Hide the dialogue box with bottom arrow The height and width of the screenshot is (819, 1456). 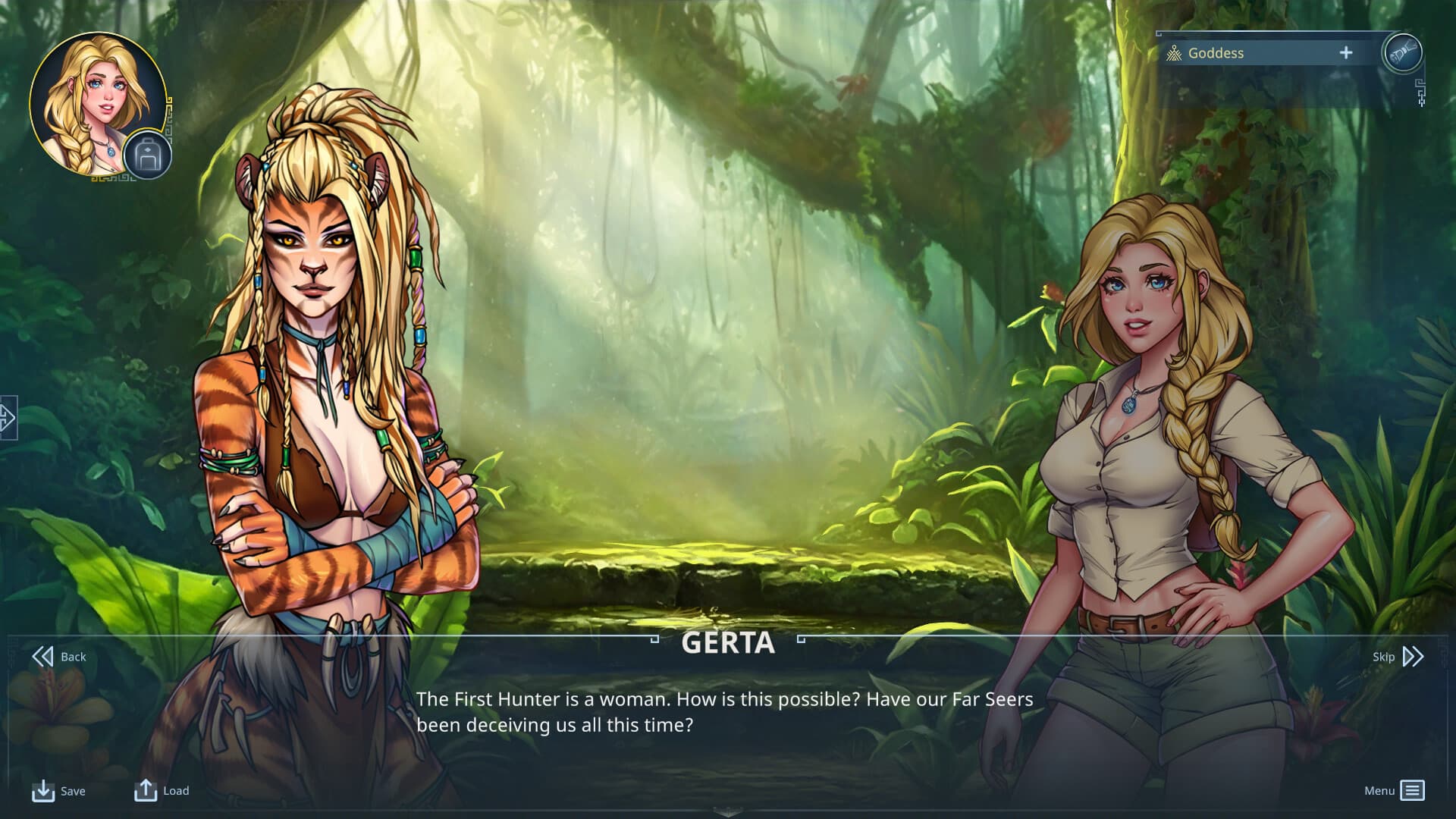point(727,812)
